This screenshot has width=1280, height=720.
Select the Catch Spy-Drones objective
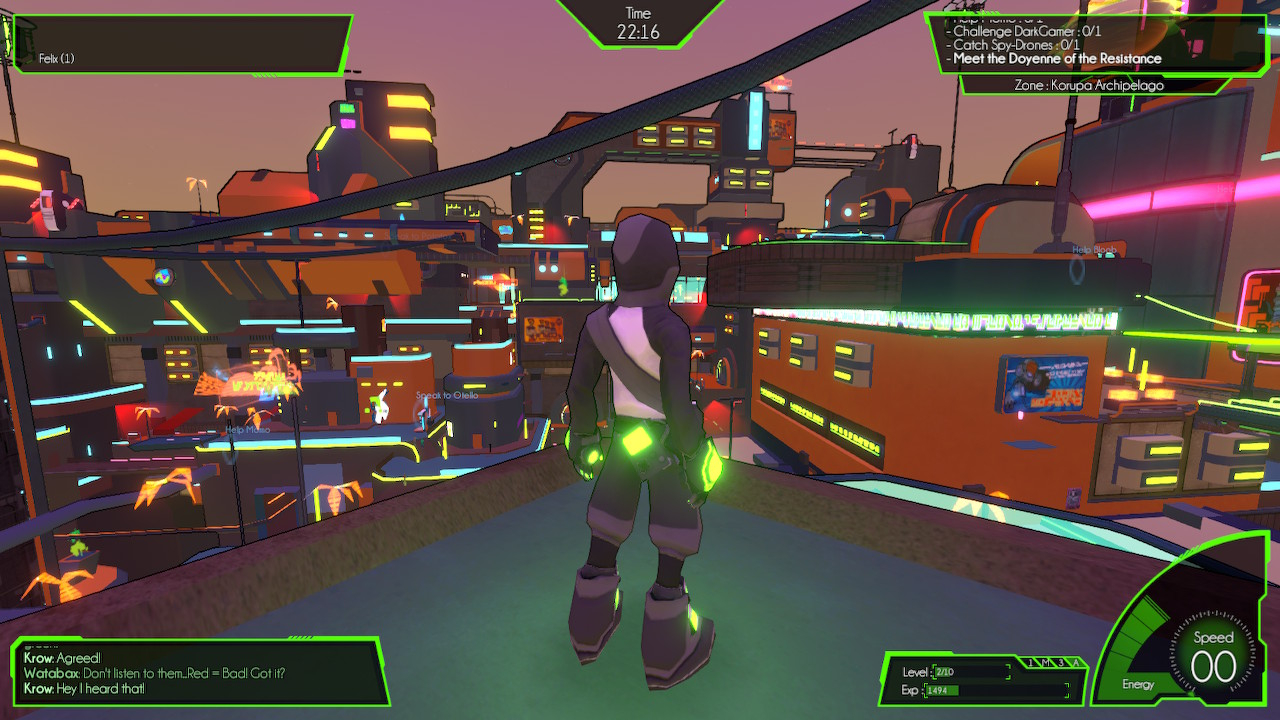(x=1016, y=45)
